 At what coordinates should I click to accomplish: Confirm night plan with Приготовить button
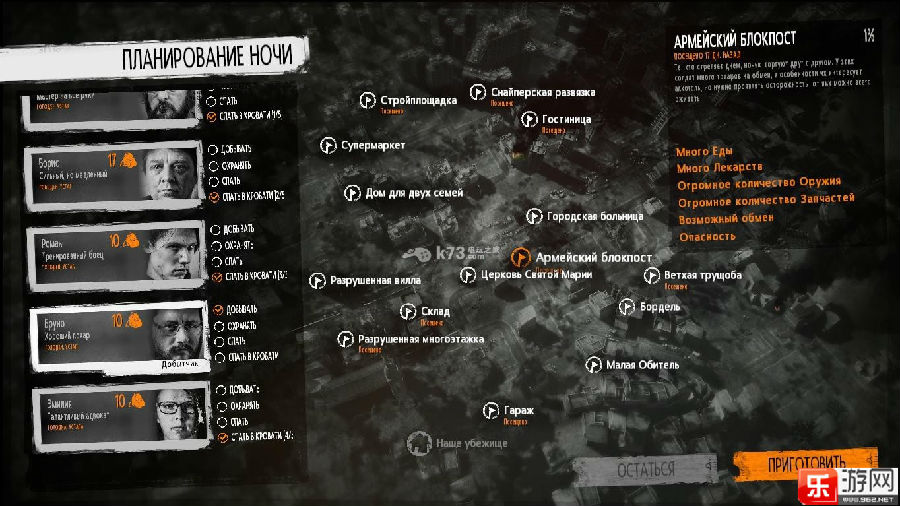pyautogui.click(x=804, y=466)
